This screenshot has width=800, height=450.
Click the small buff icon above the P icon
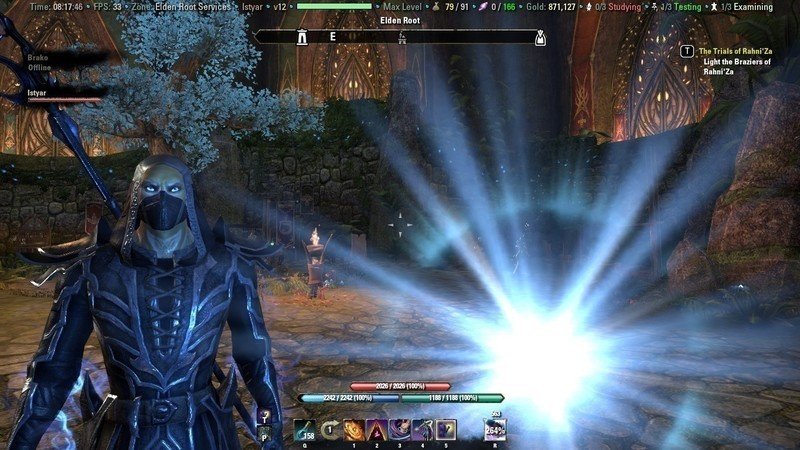pyautogui.click(x=264, y=415)
